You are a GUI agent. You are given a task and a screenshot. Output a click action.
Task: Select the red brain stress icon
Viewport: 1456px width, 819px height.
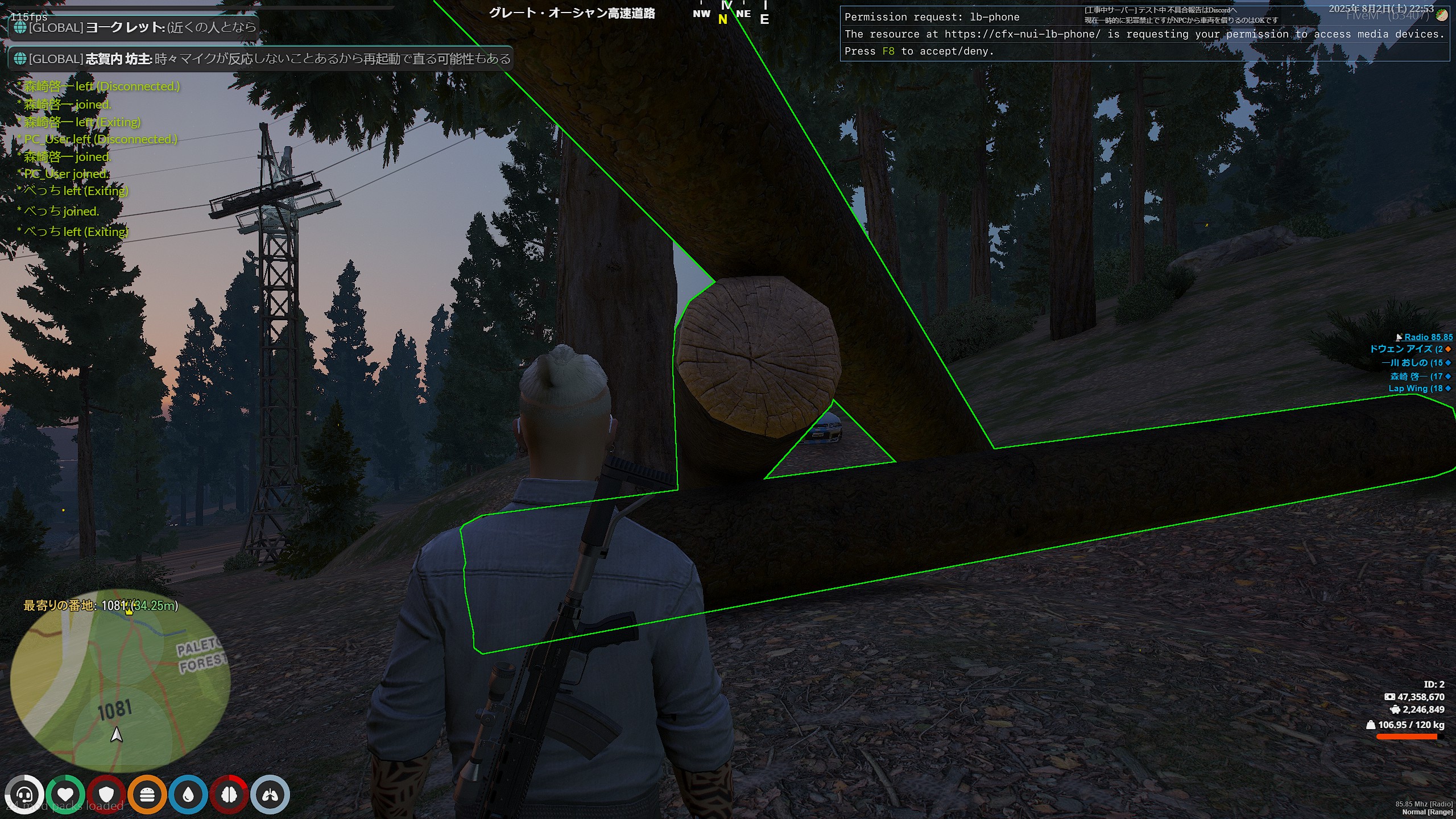click(x=229, y=795)
